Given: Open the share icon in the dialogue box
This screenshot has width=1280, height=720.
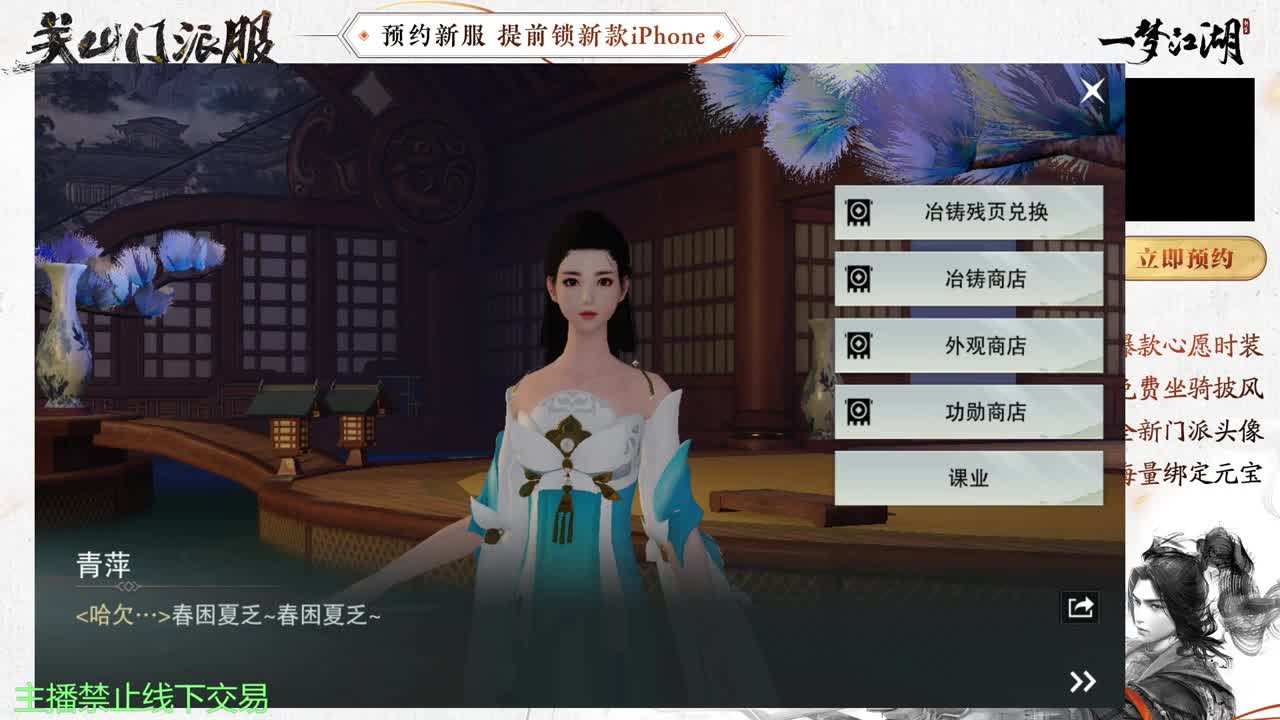Looking at the screenshot, I should coord(1078,607).
